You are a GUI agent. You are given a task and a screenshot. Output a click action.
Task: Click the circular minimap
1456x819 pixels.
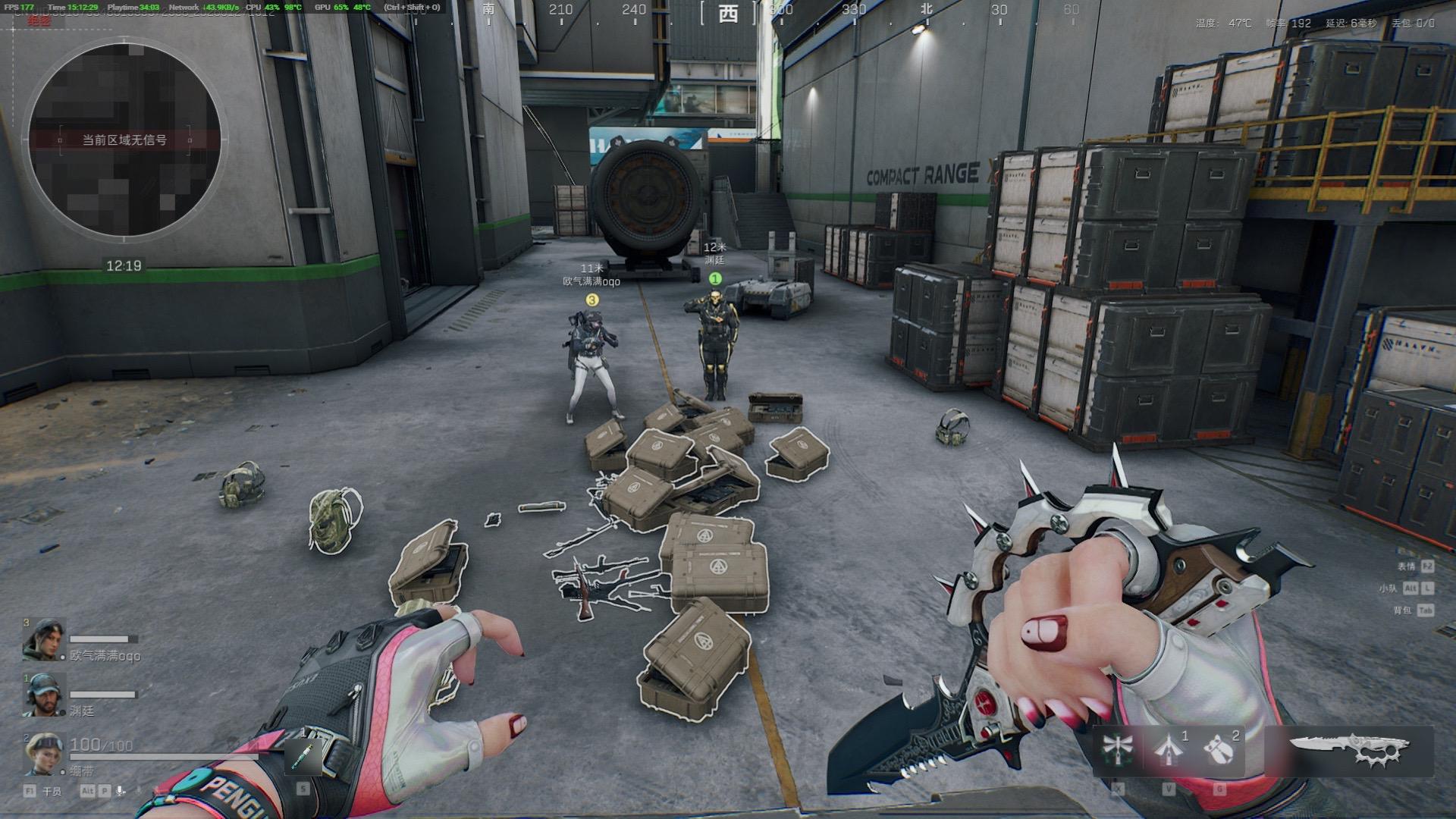(x=124, y=140)
